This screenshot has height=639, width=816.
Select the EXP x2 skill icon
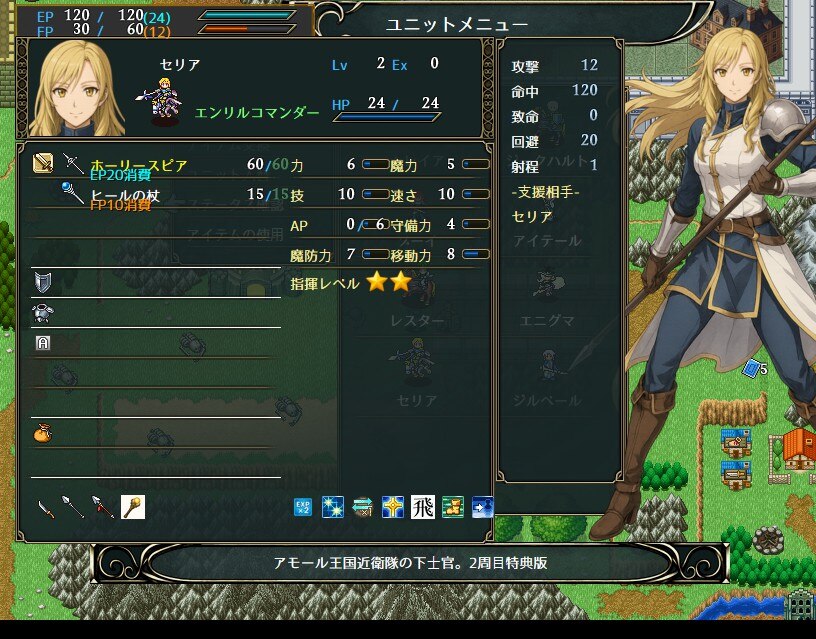pyautogui.click(x=303, y=507)
